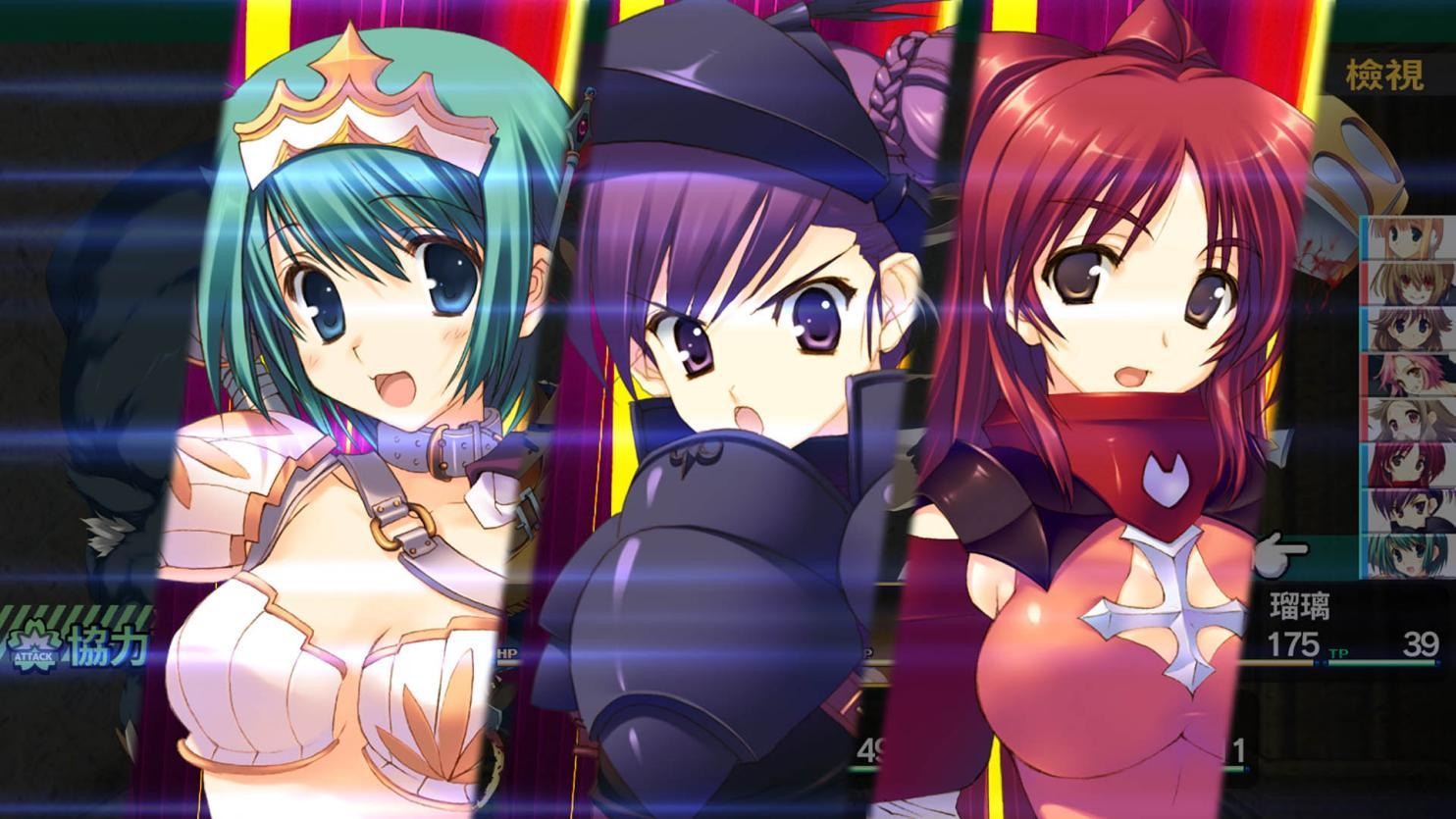The width and height of the screenshot is (1456, 819).
Task: Select the brown-haired character portrait icon
Action: point(1411,327)
